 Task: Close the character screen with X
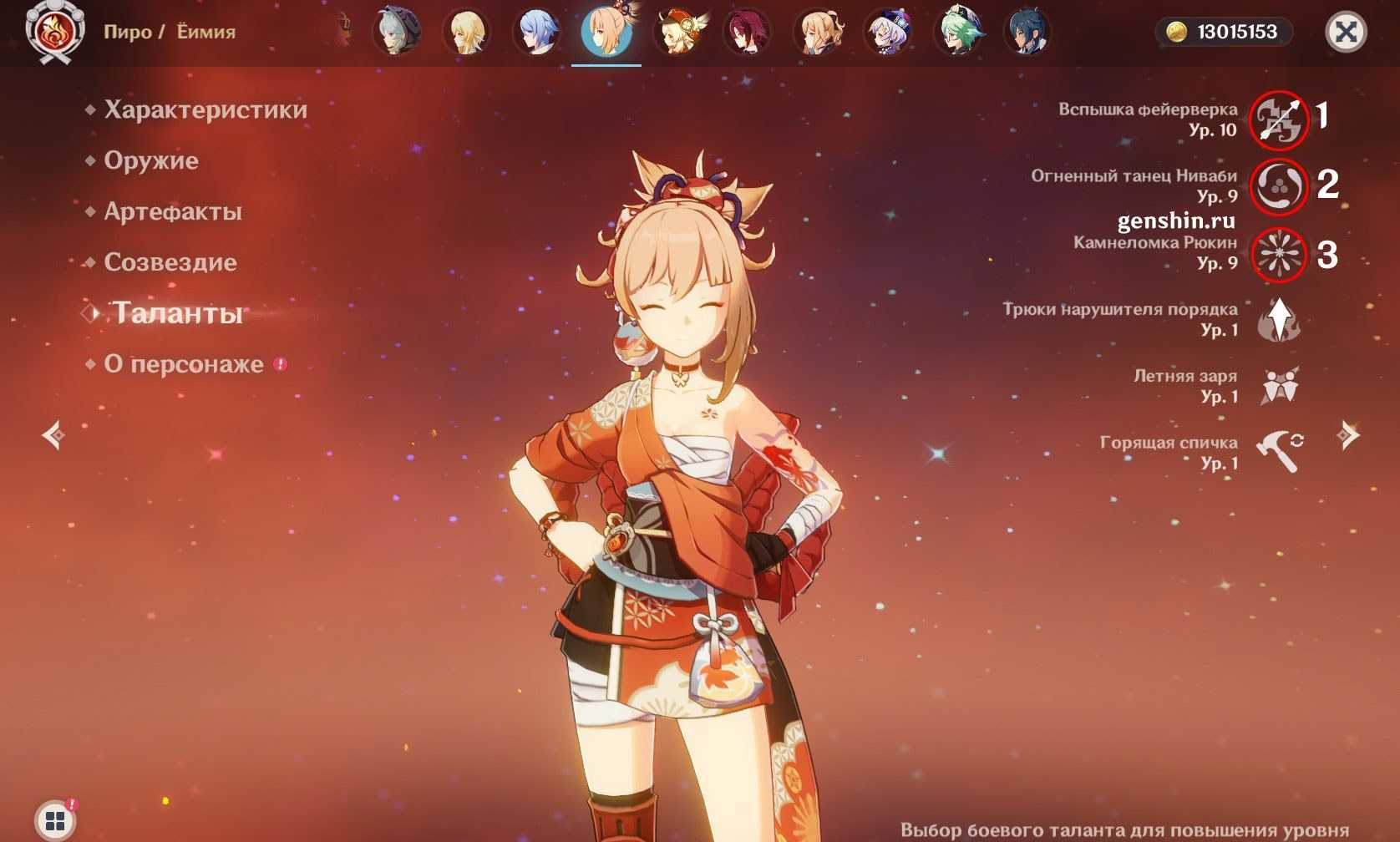pyautogui.click(x=1345, y=33)
